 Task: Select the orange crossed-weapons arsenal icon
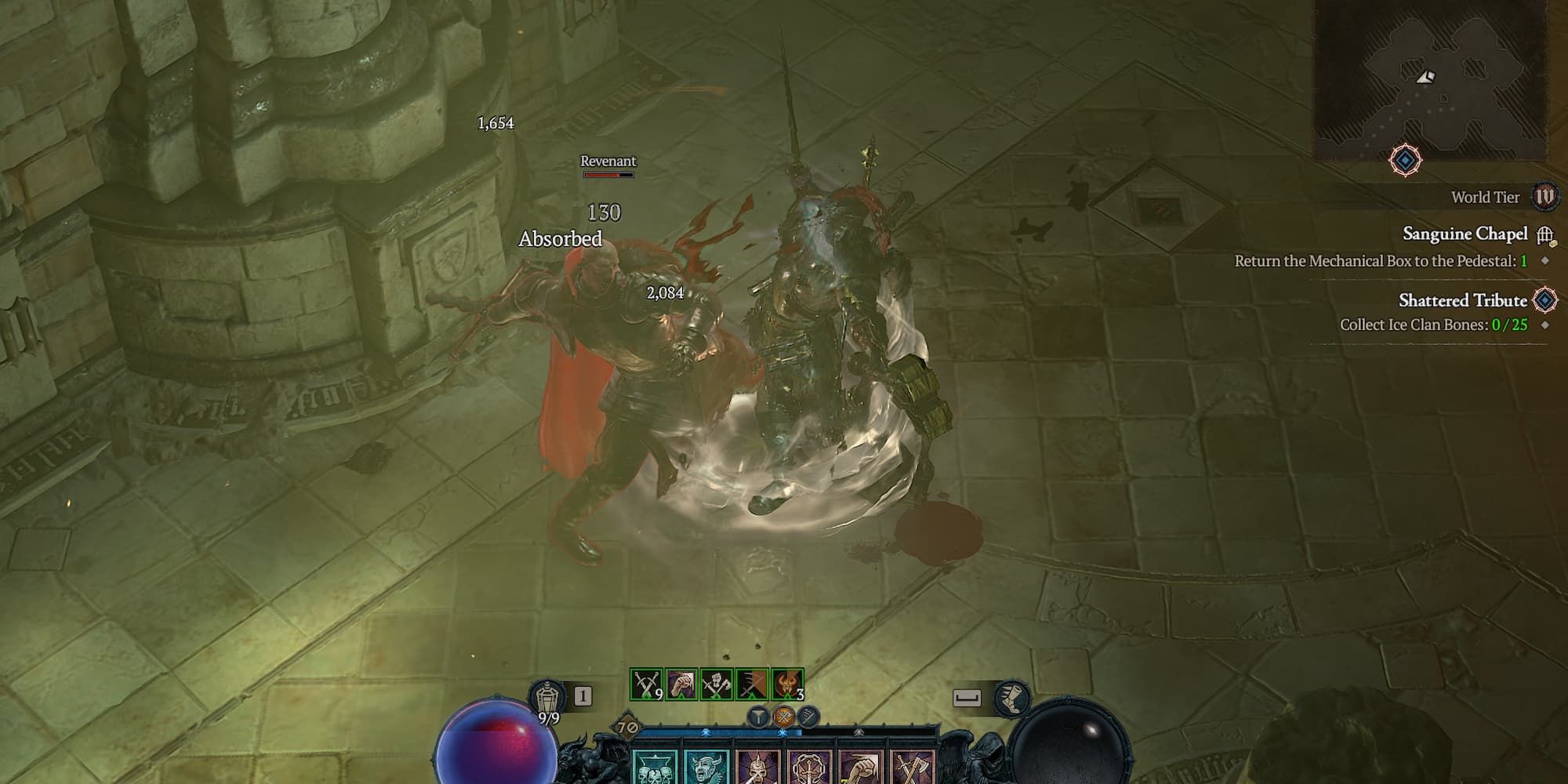(x=783, y=716)
